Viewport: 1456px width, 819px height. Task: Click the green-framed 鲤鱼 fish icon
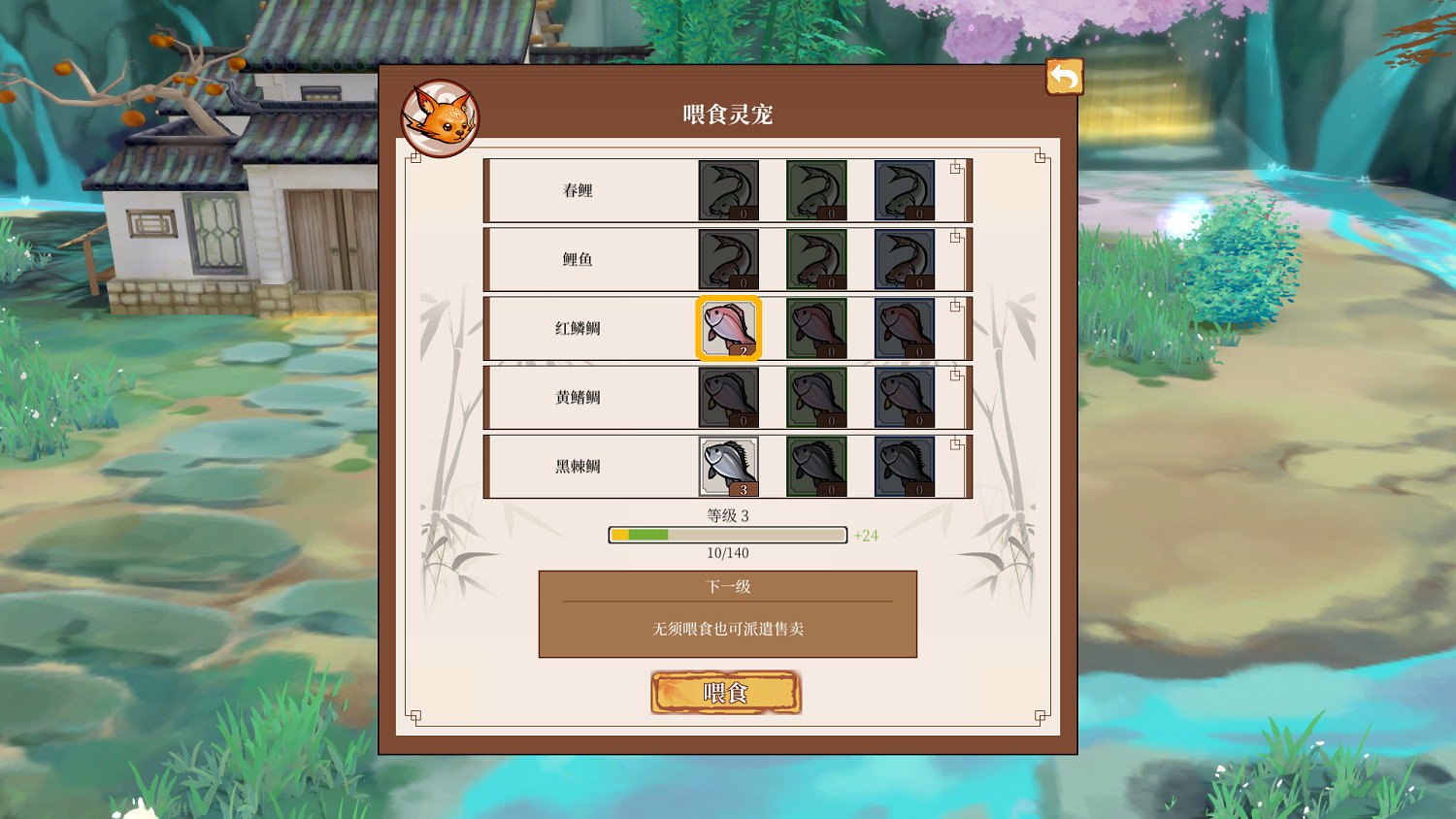[815, 259]
